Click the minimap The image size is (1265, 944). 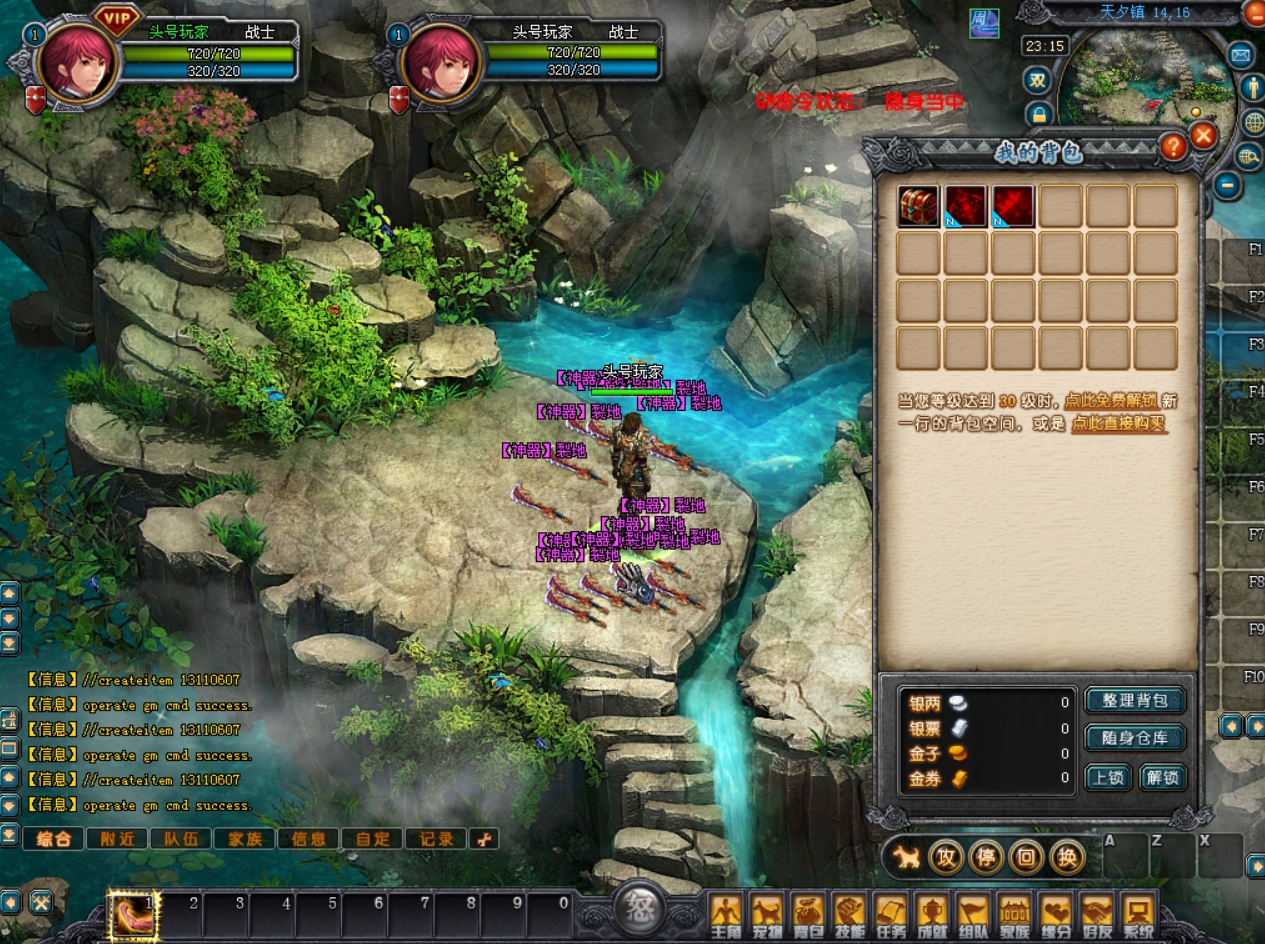point(1142,85)
